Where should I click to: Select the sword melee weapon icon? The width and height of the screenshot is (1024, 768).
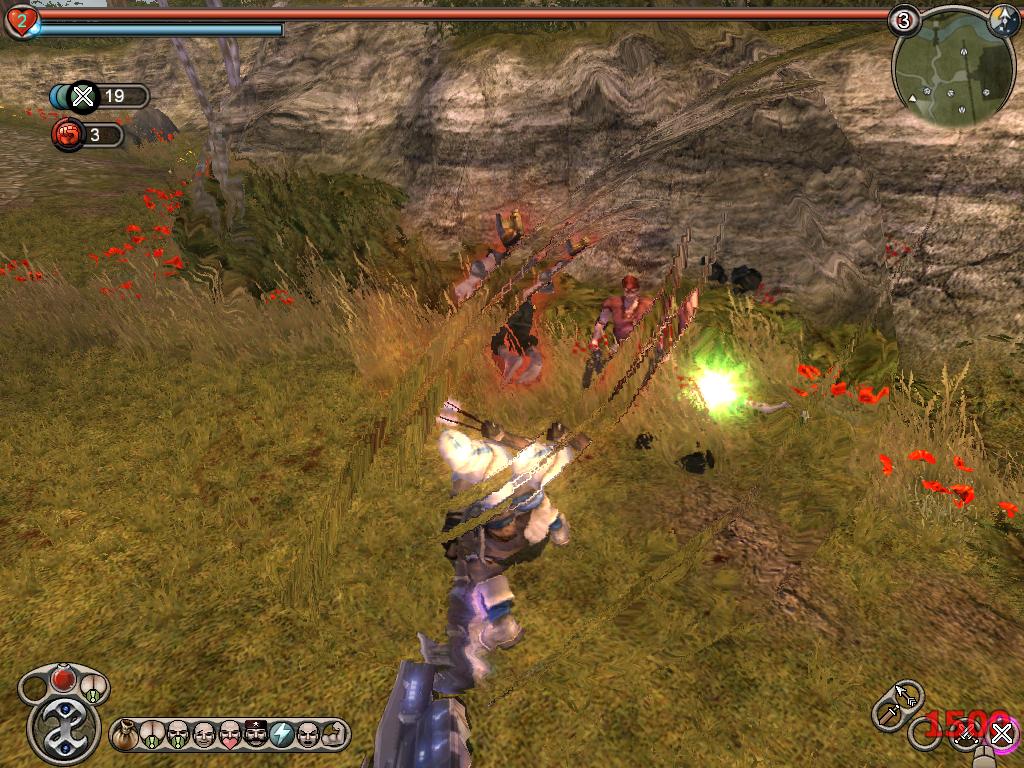[x=887, y=713]
